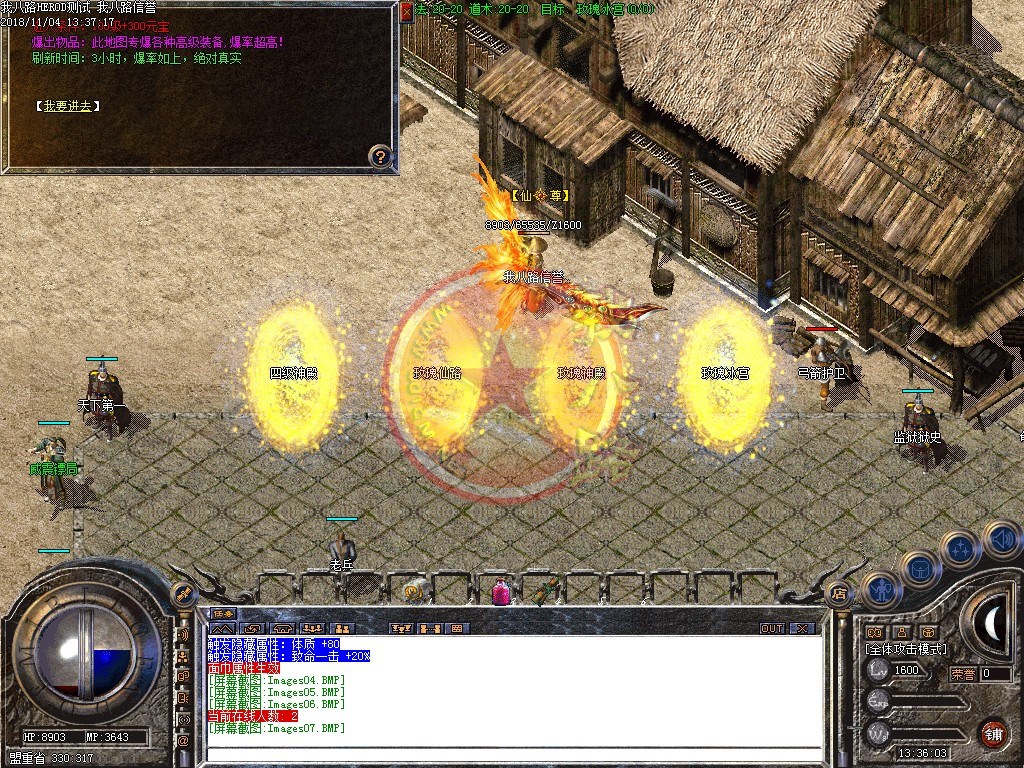Close the chat panel with X button
1024x768 pixels.
[802, 629]
